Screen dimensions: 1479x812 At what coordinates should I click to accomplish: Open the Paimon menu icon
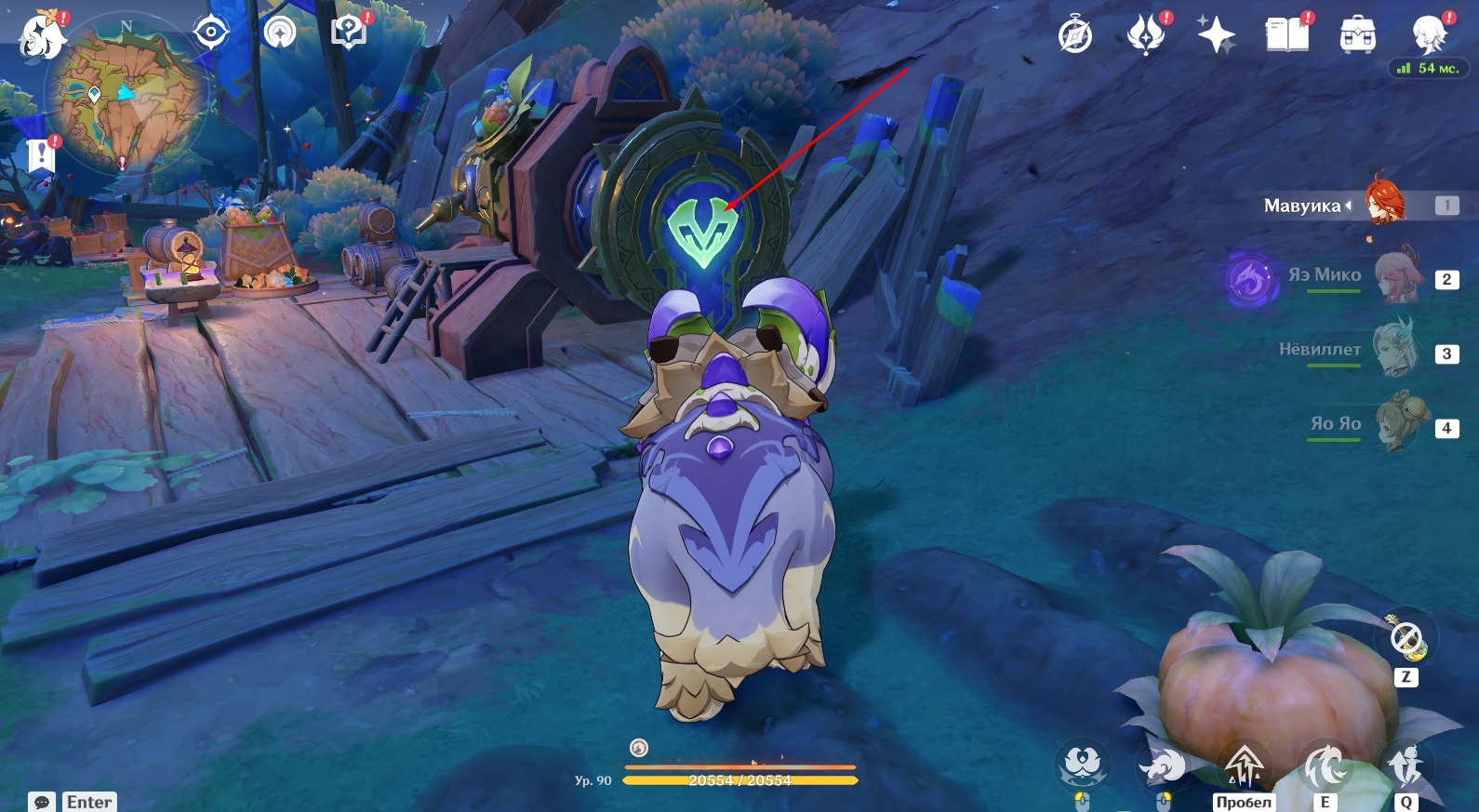pos(42,36)
